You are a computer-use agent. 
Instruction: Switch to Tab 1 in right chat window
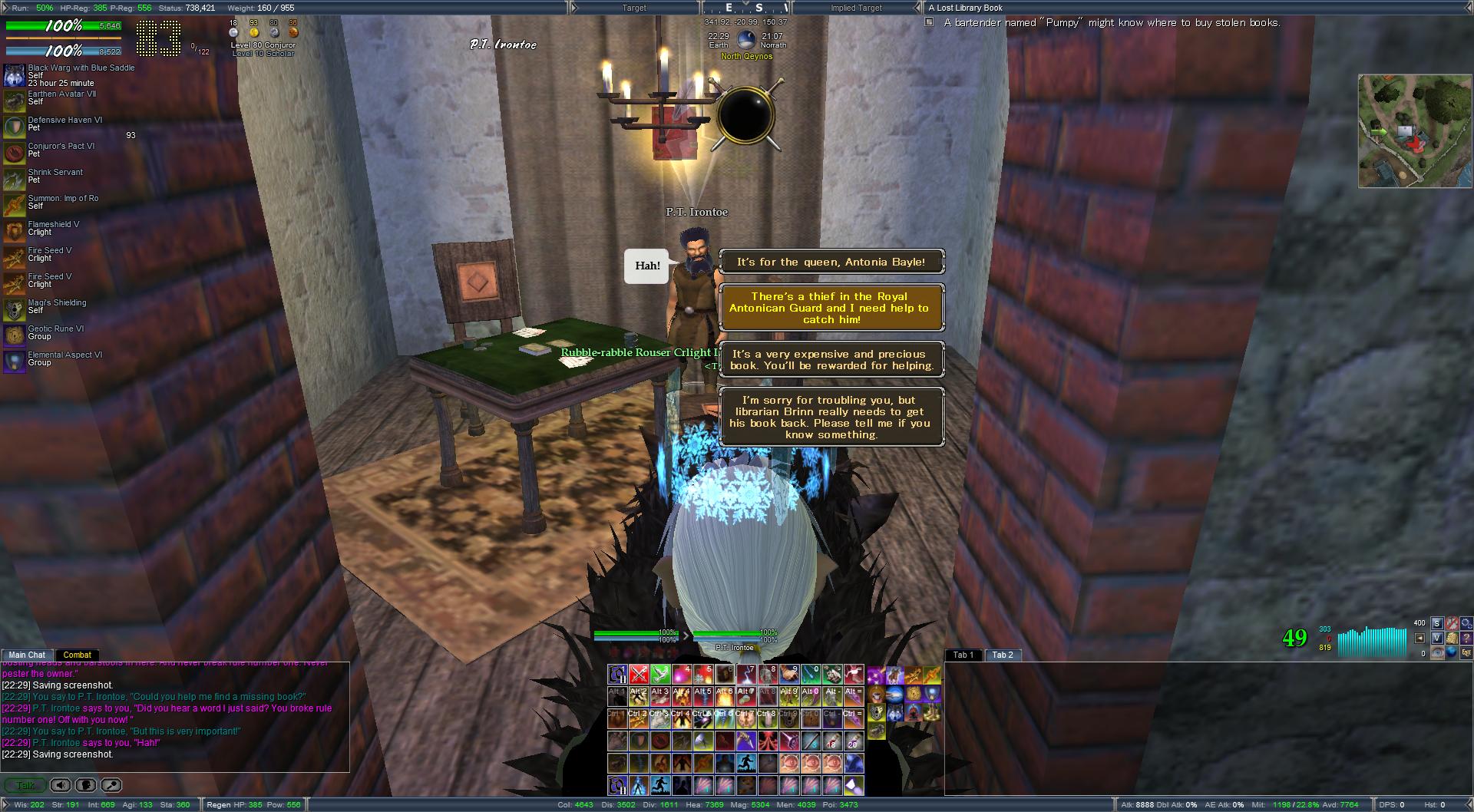point(963,655)
